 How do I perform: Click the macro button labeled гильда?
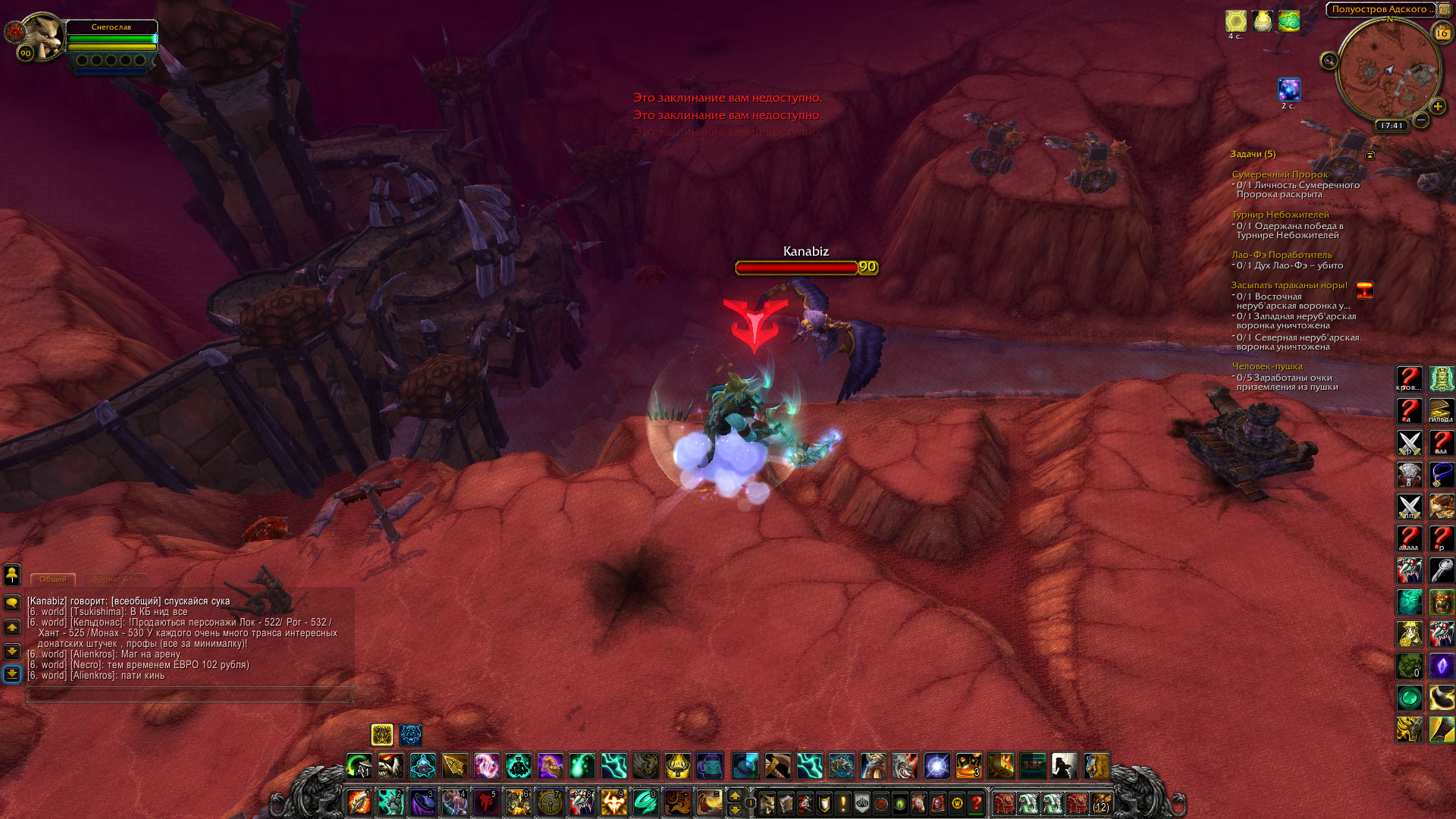pyautogui.click(x=1441, y=410)
